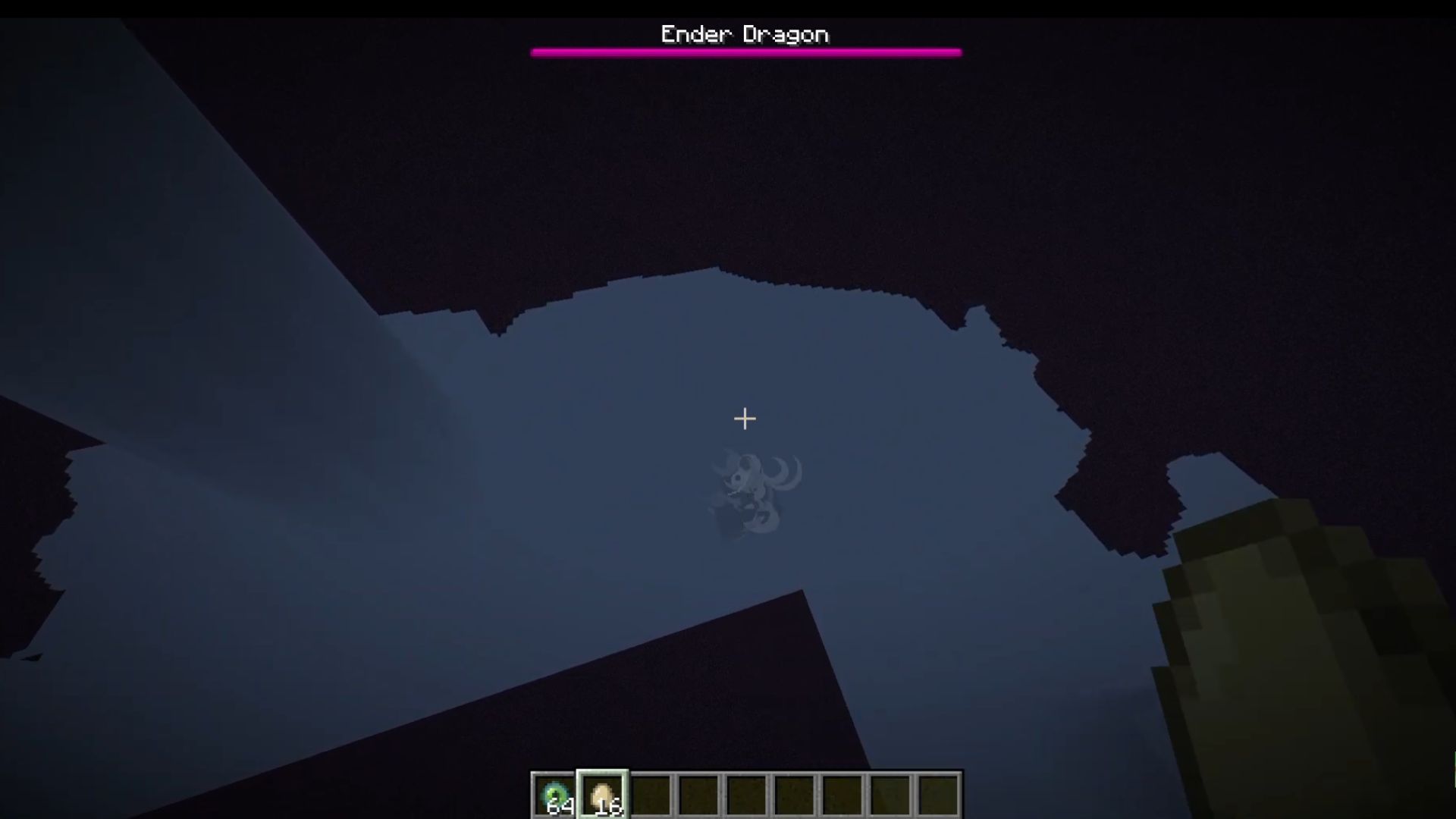
Task: Select the fifth hotbar slot
Action: (x=746, y=794)
